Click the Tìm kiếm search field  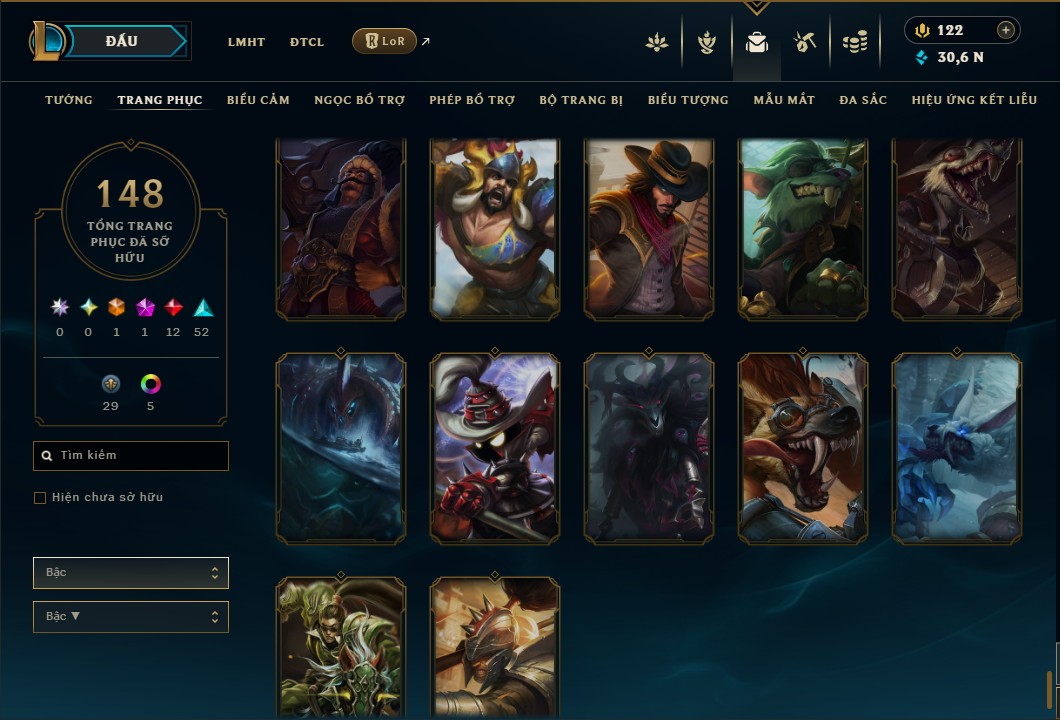pos(131,456)
